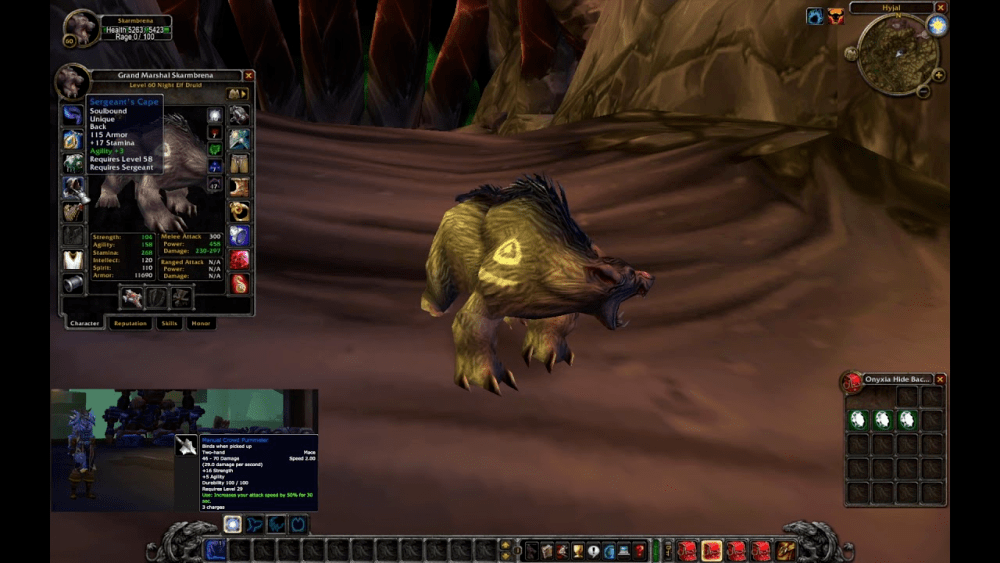Toggle the highlighted red bag slot

pos(712,550)
